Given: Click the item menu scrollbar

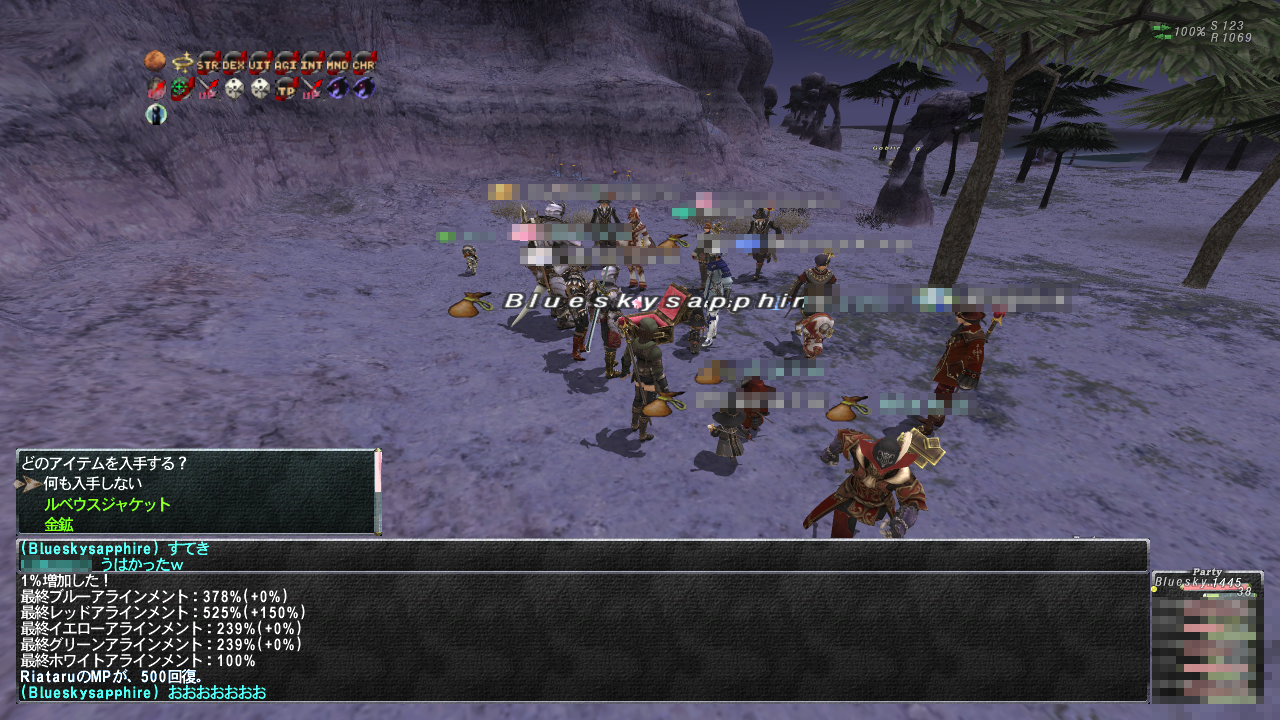Looking at the screenshot, I should 378,491.
